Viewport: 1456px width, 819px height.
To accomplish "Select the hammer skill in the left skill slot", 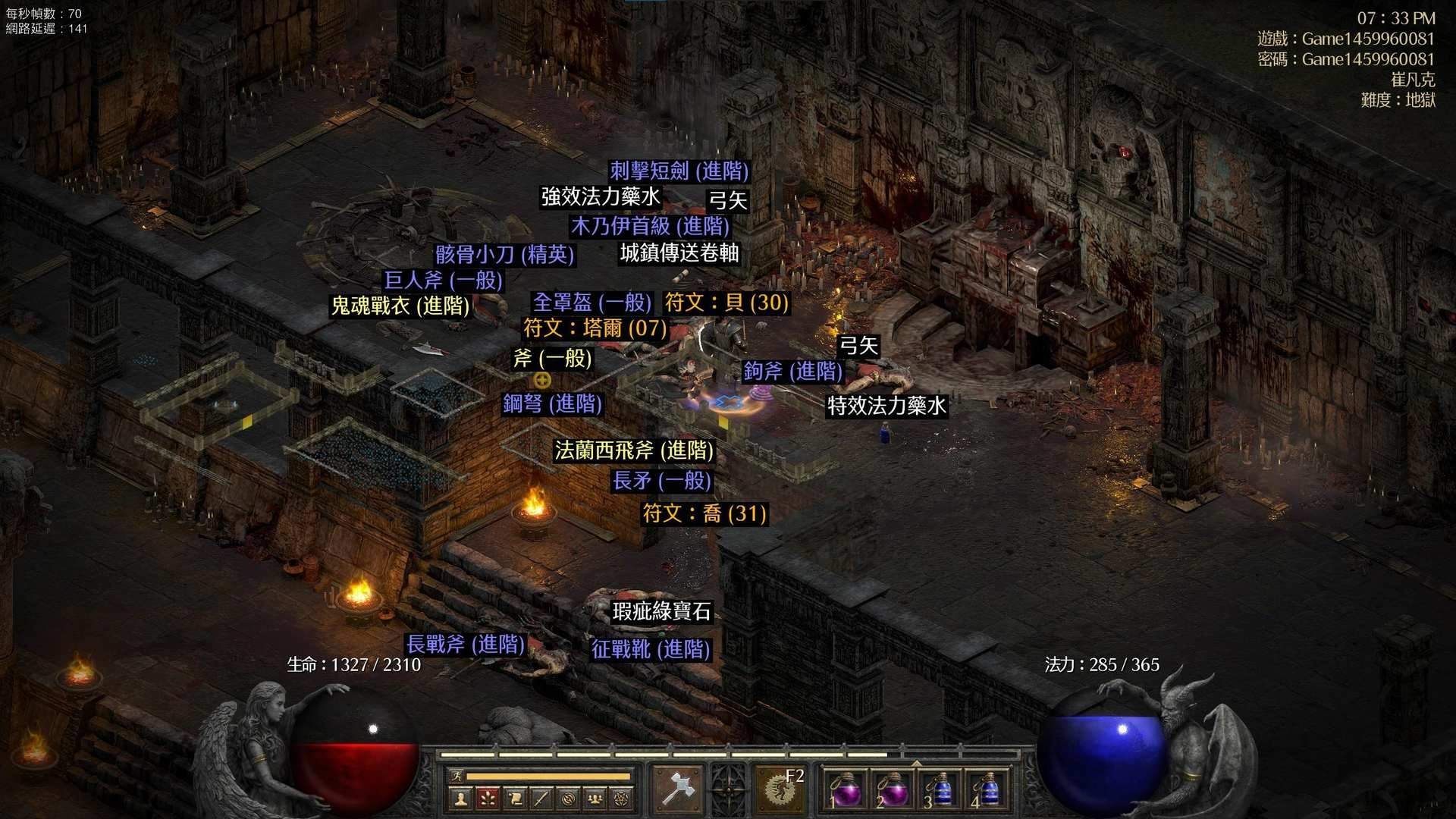I will (676, 786).
